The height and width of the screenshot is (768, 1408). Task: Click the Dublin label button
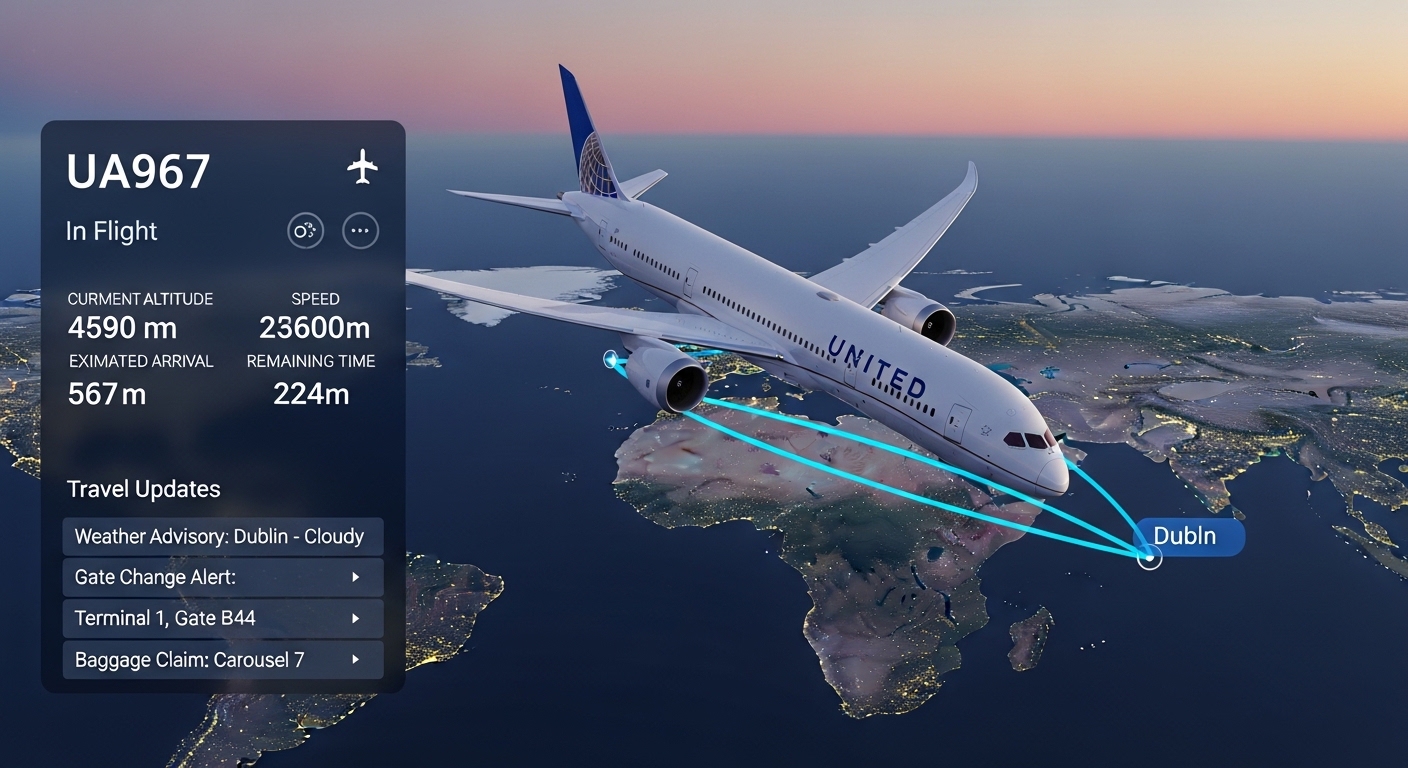[1188, 536]
